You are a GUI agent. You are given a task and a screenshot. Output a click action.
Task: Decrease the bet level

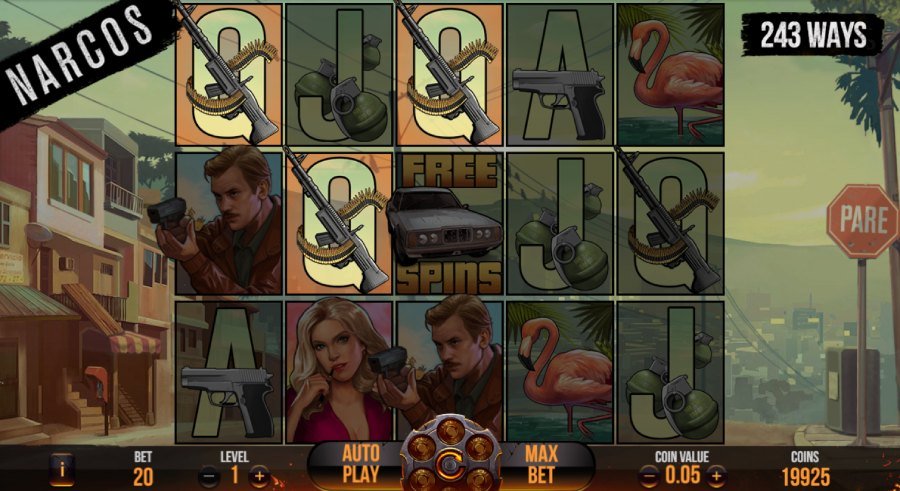coord(210,476)
